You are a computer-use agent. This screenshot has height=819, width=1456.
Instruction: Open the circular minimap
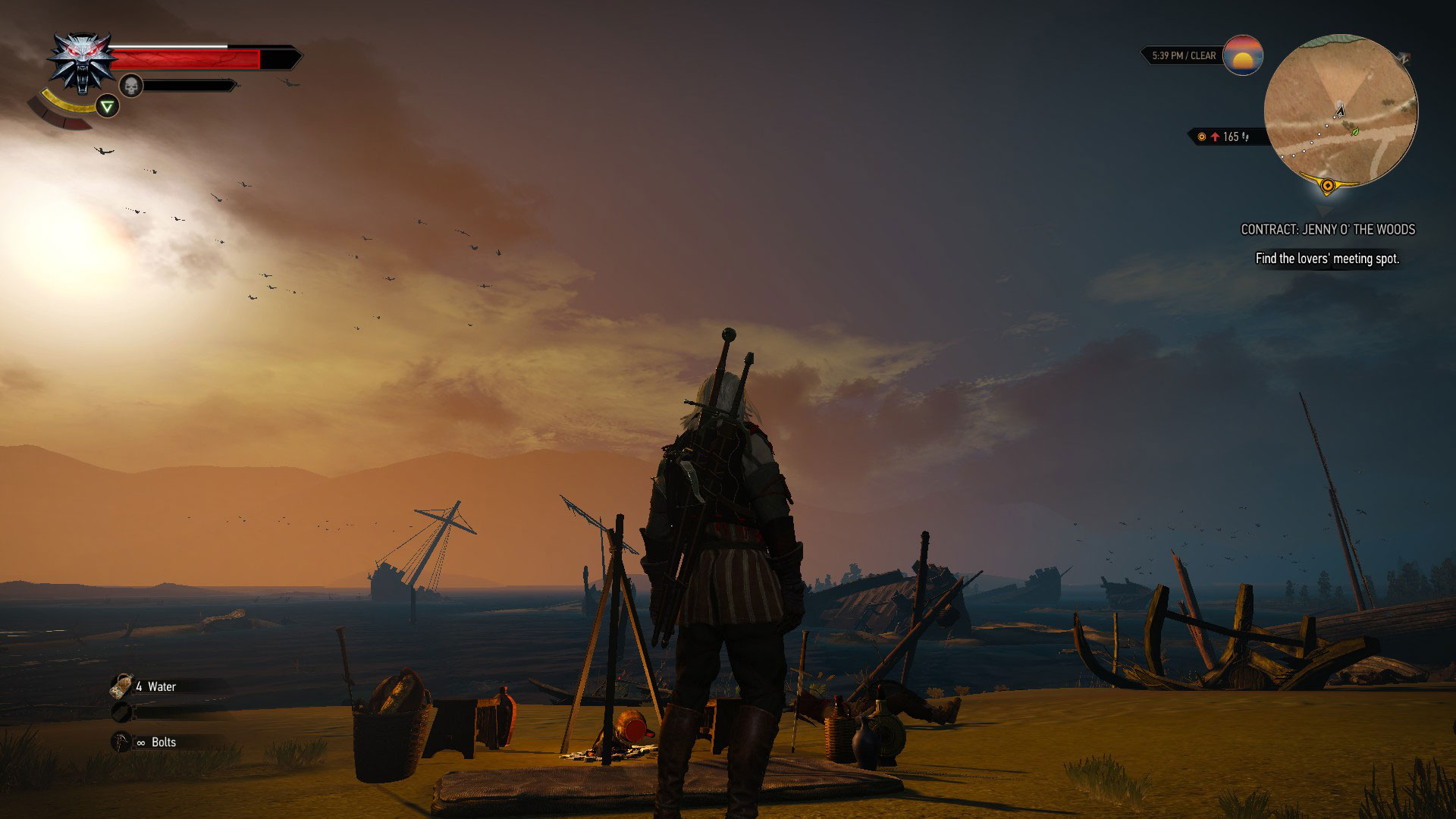click(x=1340, y=111)
